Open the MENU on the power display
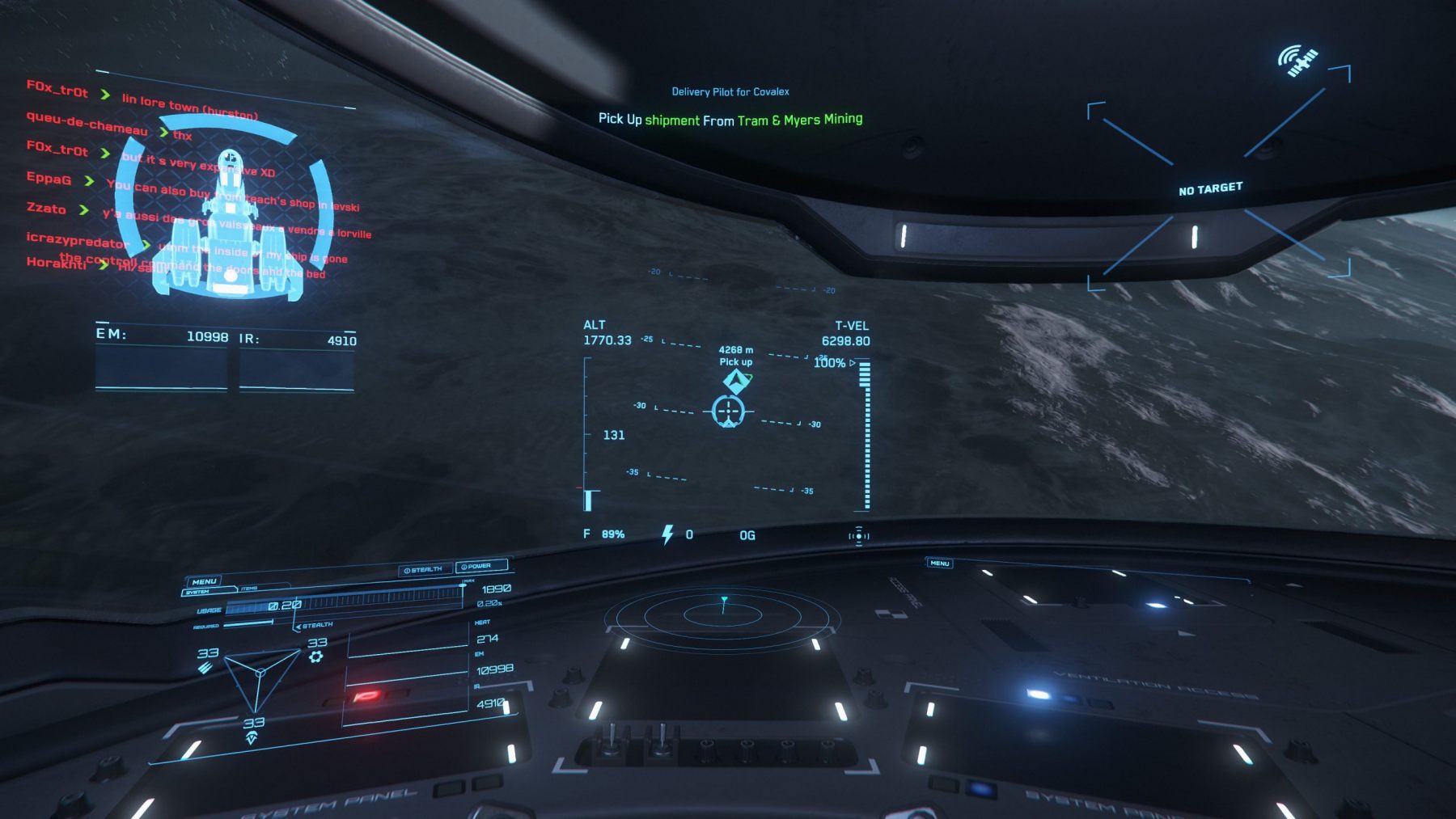The height and width of the screenshot is (819, 1456). [204, 581]
